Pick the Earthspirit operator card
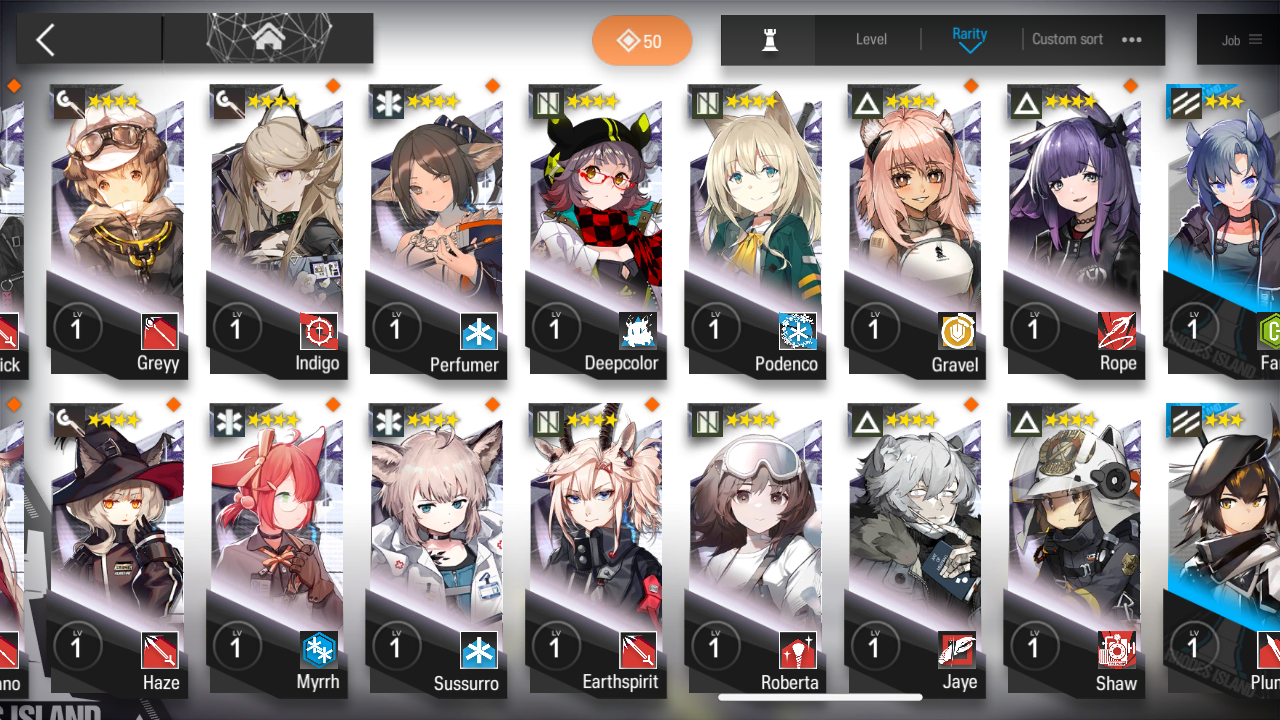 pos(596,550)
